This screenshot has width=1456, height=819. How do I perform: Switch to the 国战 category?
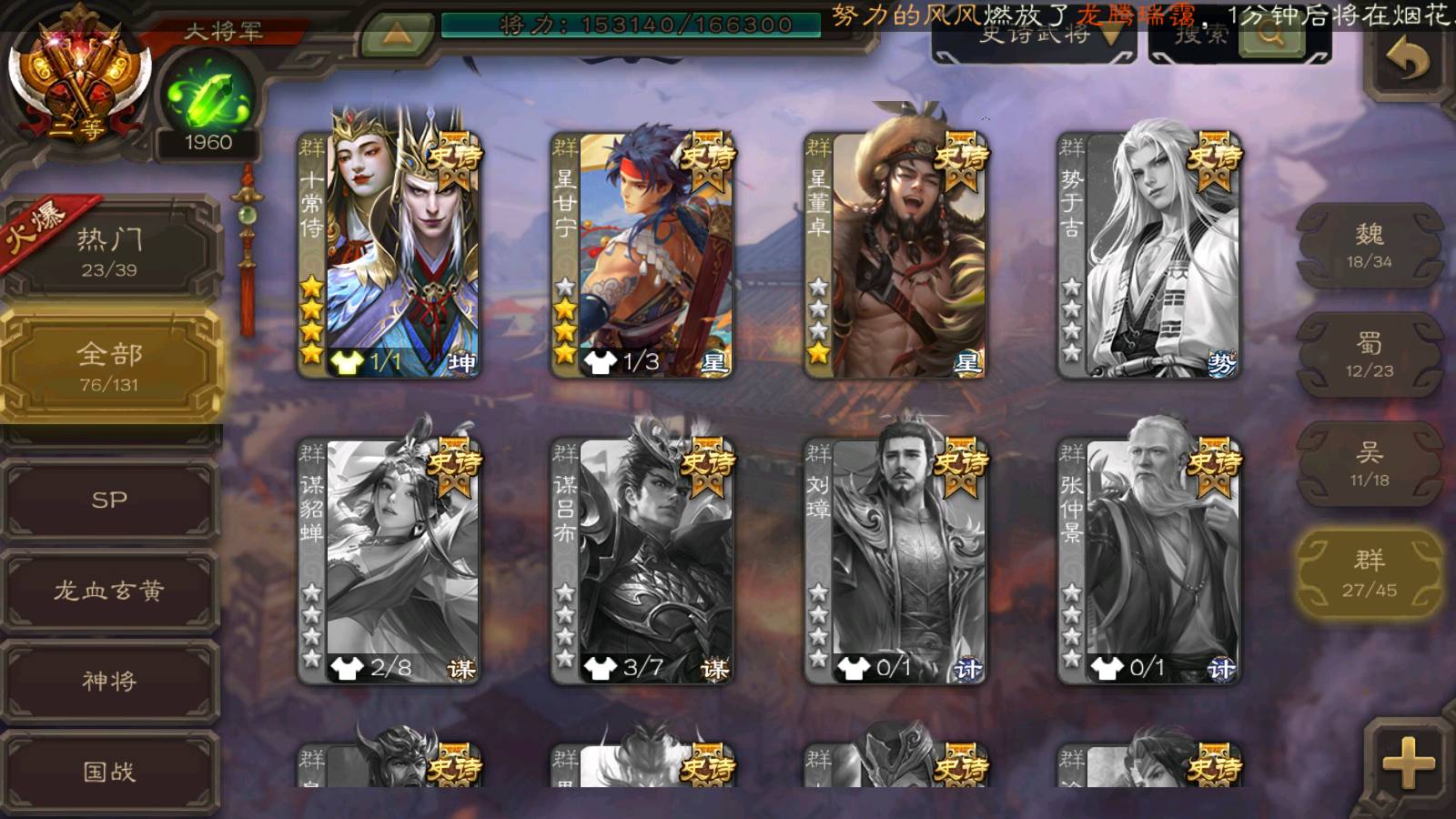pos(109,772)
